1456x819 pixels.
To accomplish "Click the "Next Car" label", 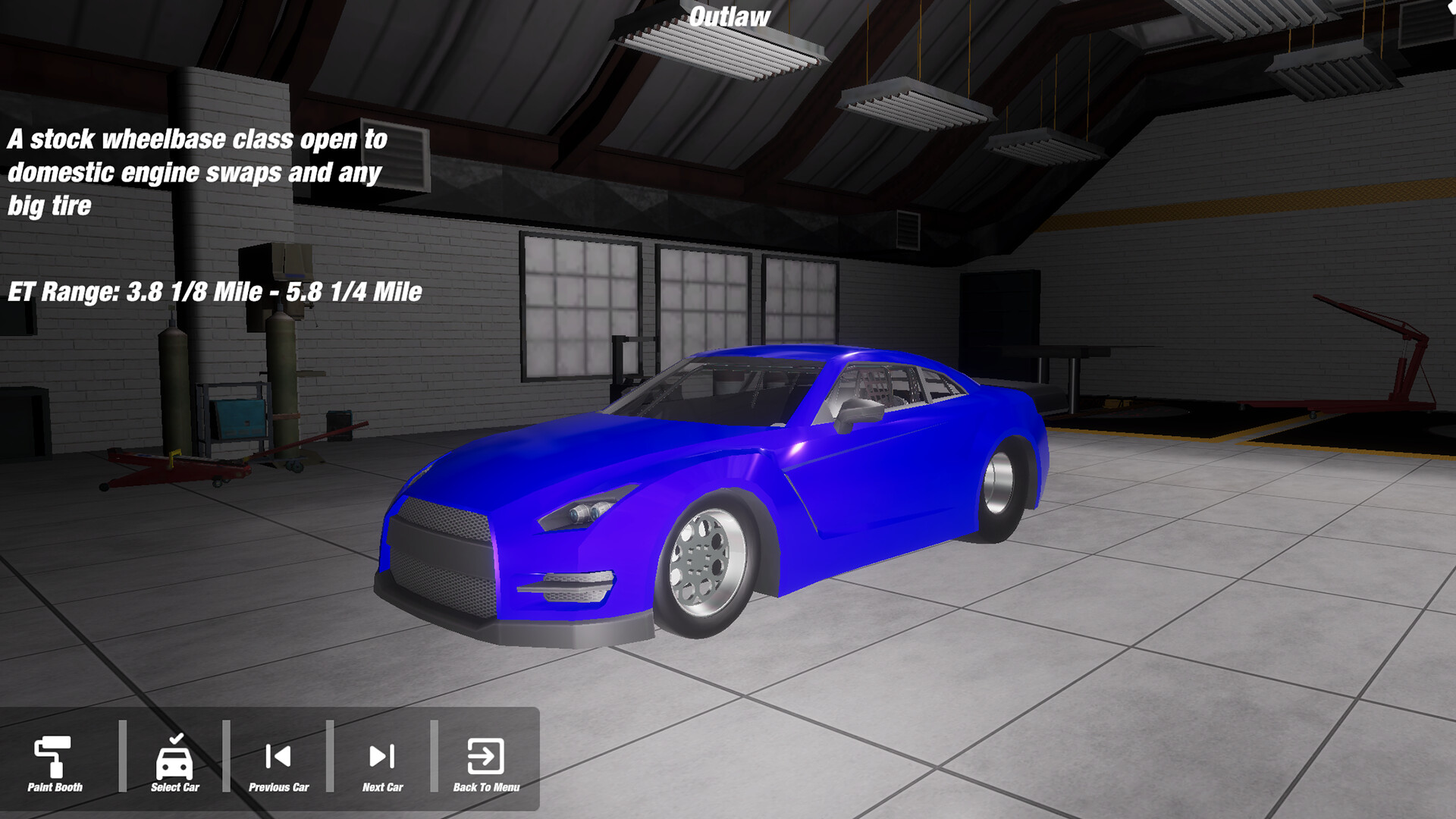I will click(383, 786).
